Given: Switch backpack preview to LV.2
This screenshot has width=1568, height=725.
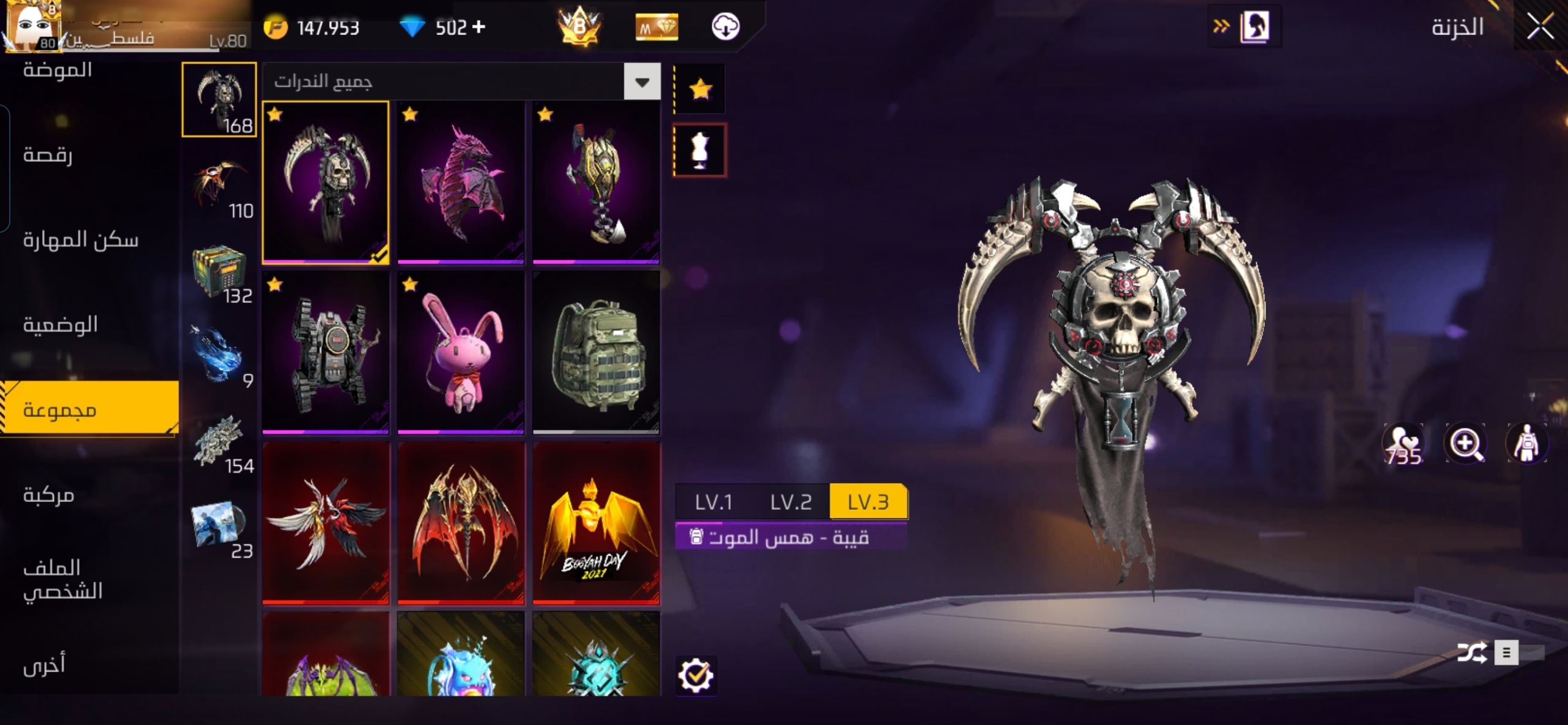Looking at the screenshot, I should tap(791, 502).
